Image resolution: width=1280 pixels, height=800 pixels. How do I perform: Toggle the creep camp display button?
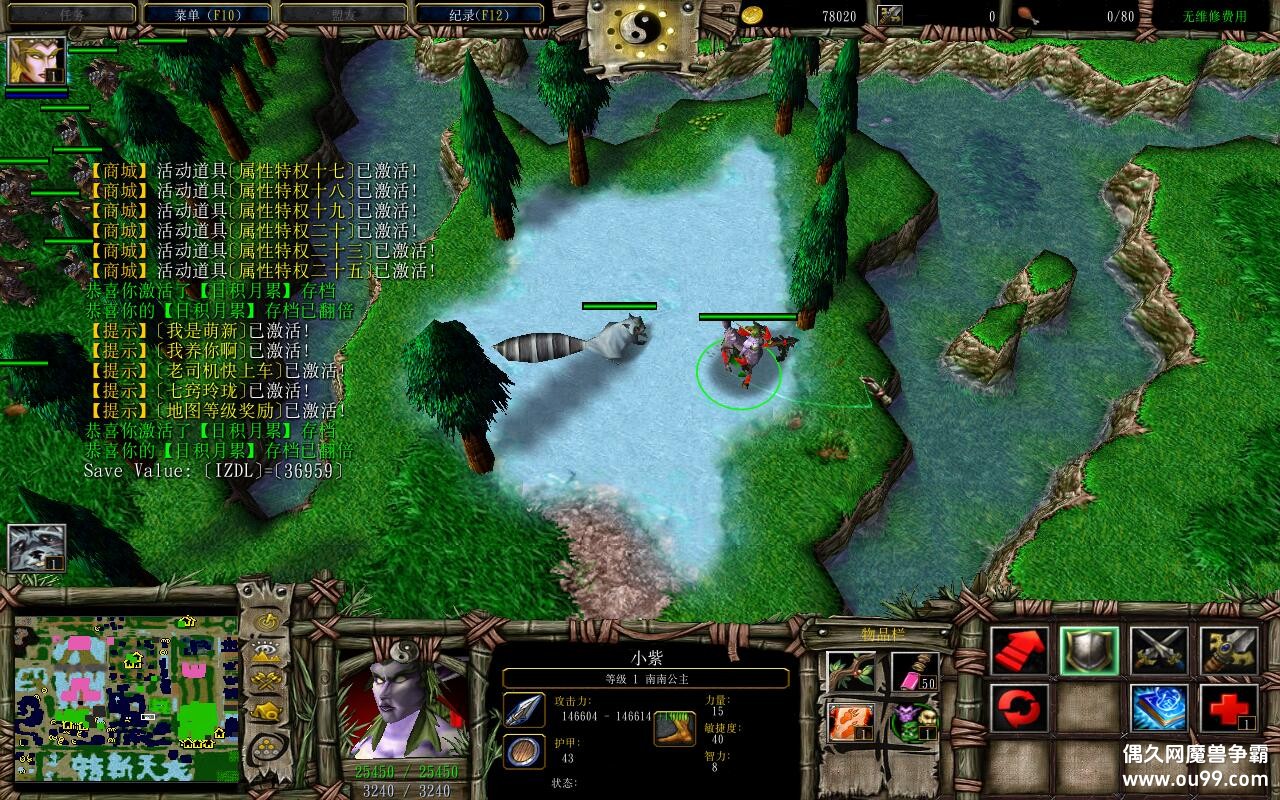266,712
